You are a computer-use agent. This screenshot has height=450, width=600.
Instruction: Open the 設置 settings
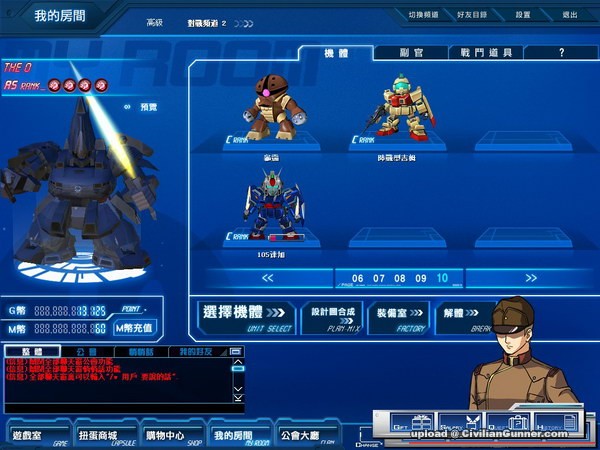point(523,15)
